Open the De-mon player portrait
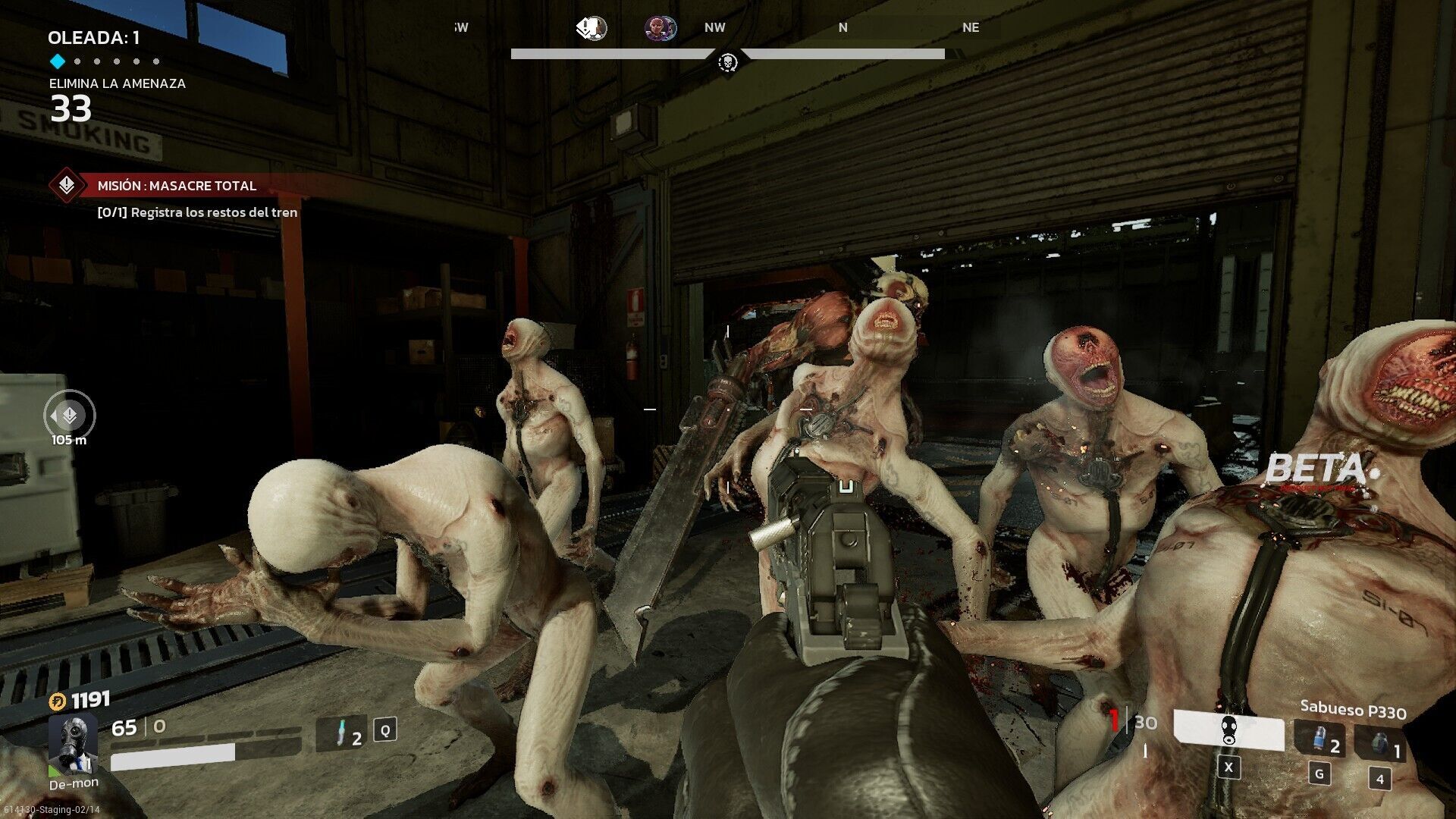Image resolution: width=1456 pixels, height=819 pixels. [x=73, y=743]
